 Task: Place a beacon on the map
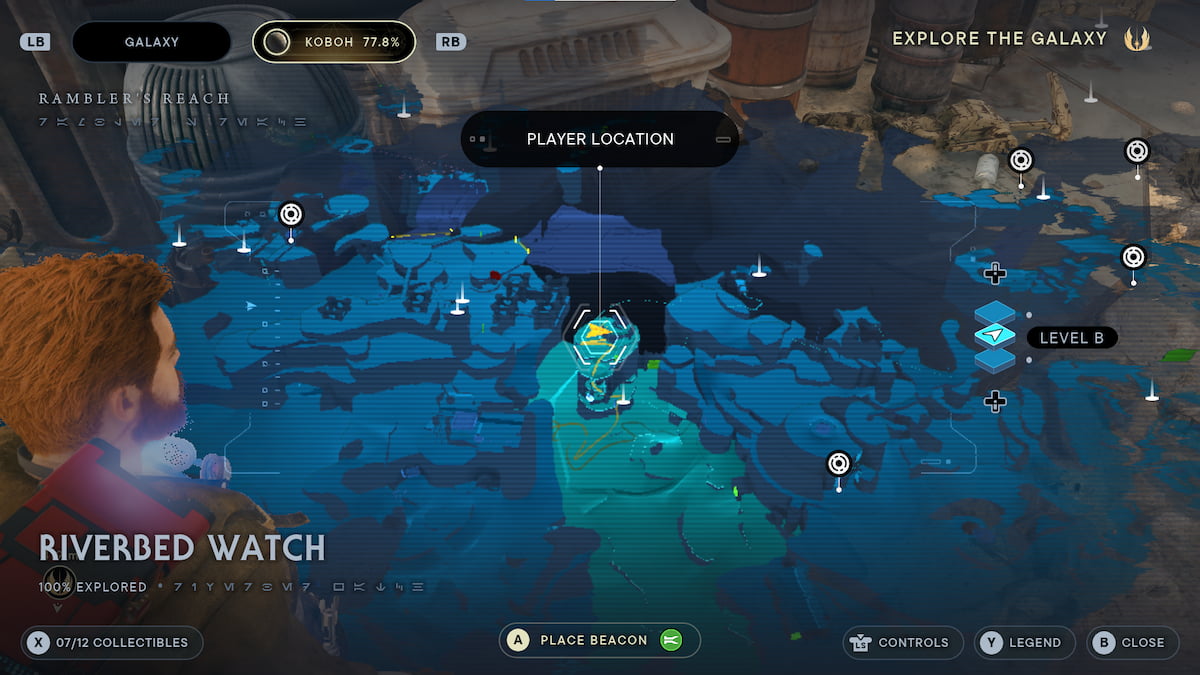point(599,640)
